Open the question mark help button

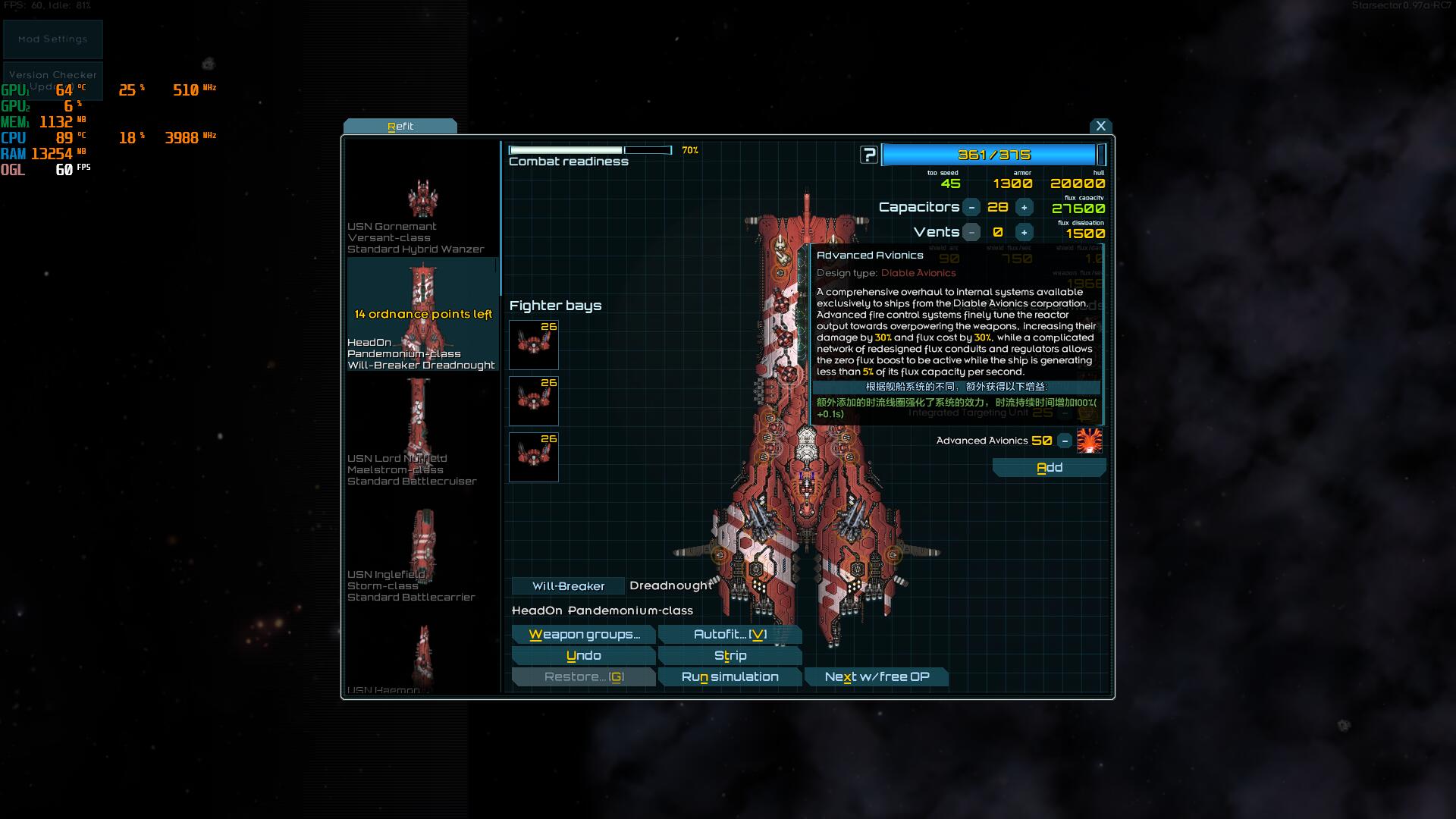click(x=869, y=155)
